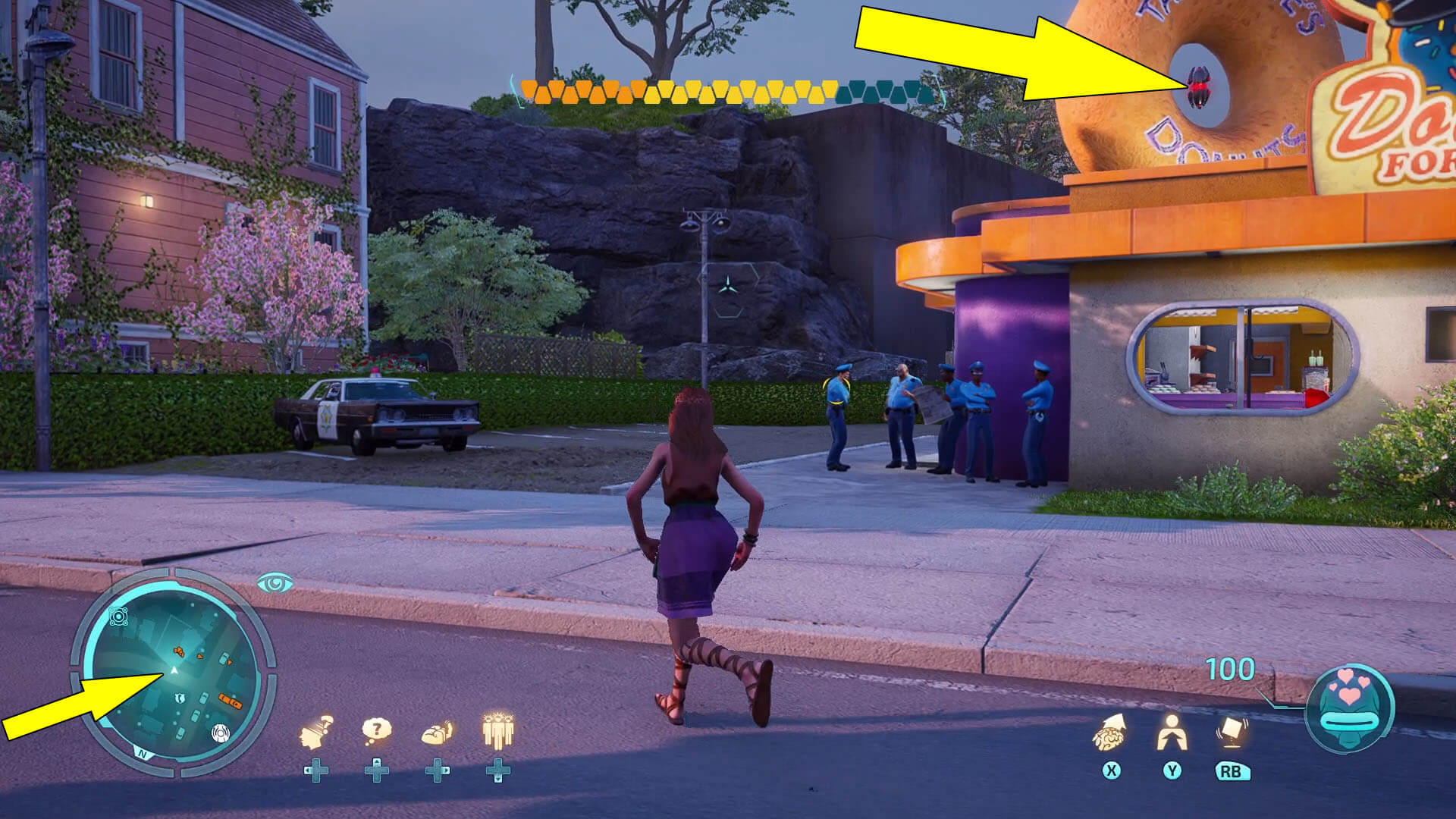Viewport: 1456px width, 819px height.
Task: Select the thought-bubble mind read ability icon
Action: 377,728
